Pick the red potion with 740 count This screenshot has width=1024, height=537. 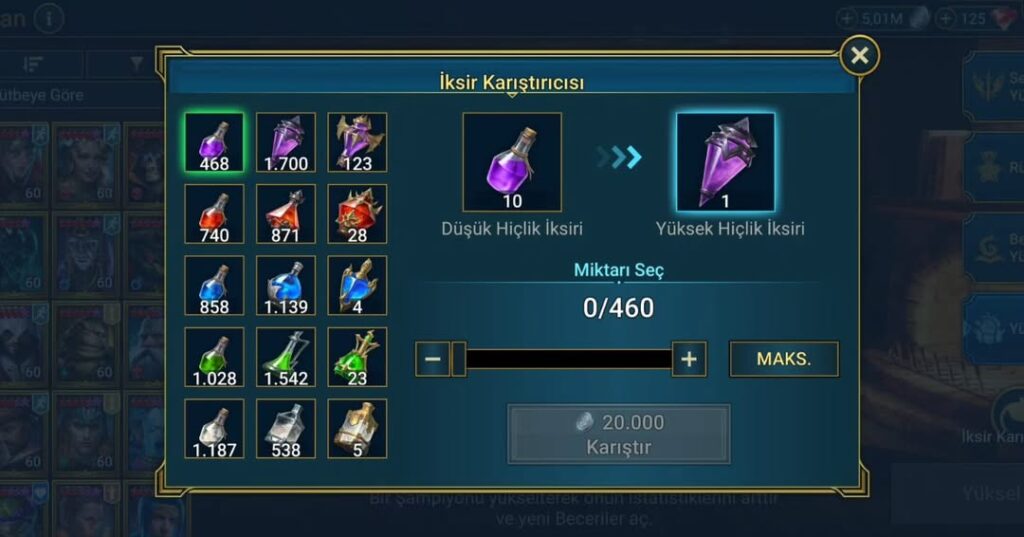(x=214, y=214)
